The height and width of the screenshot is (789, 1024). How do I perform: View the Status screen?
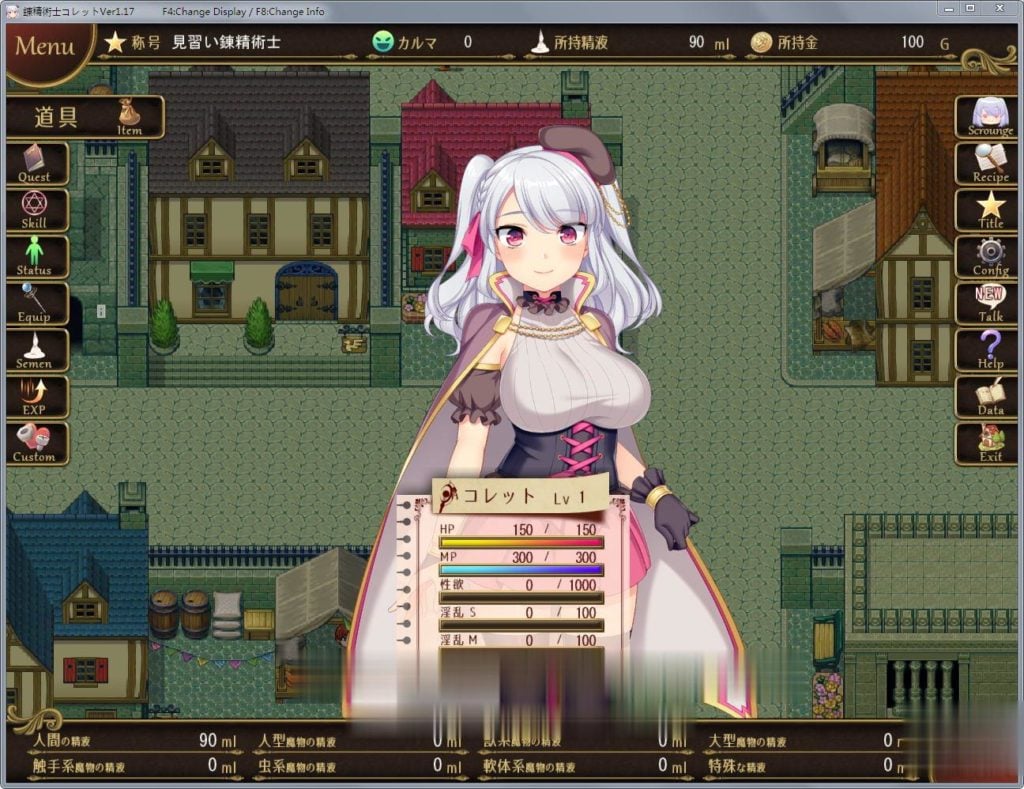(x=35, y=257)
